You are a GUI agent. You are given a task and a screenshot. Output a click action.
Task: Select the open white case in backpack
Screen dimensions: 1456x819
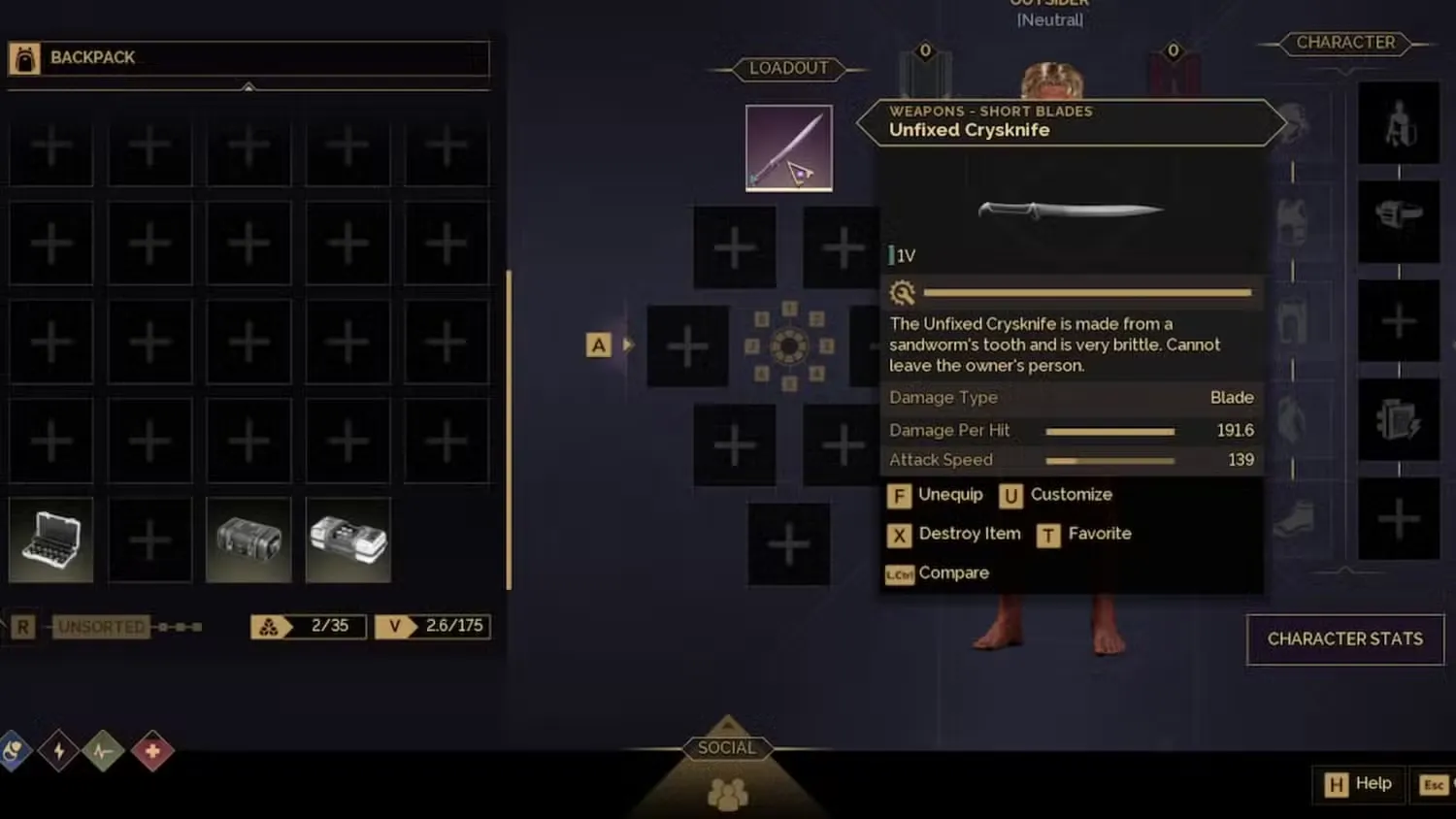pos(50,540)
